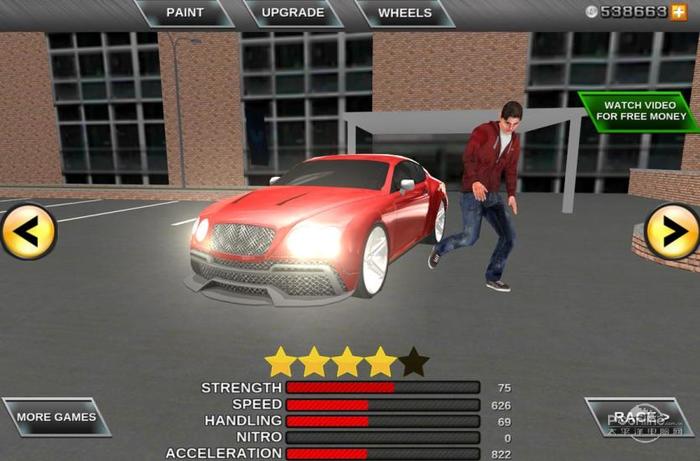Show the previous car with left arrow

(x=27, y=231)
